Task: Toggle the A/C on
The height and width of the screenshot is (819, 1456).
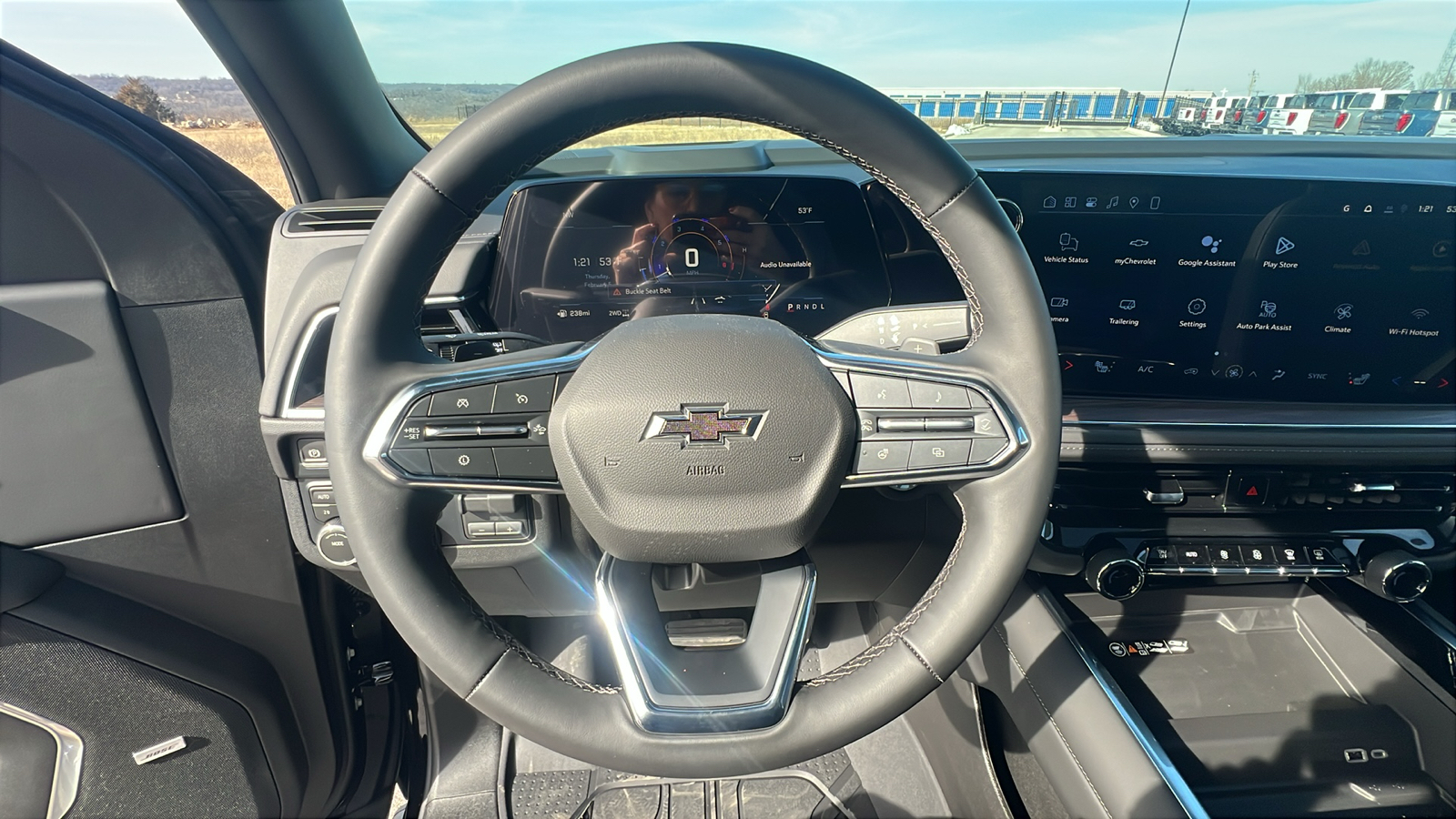Action: pos(1146,369)
